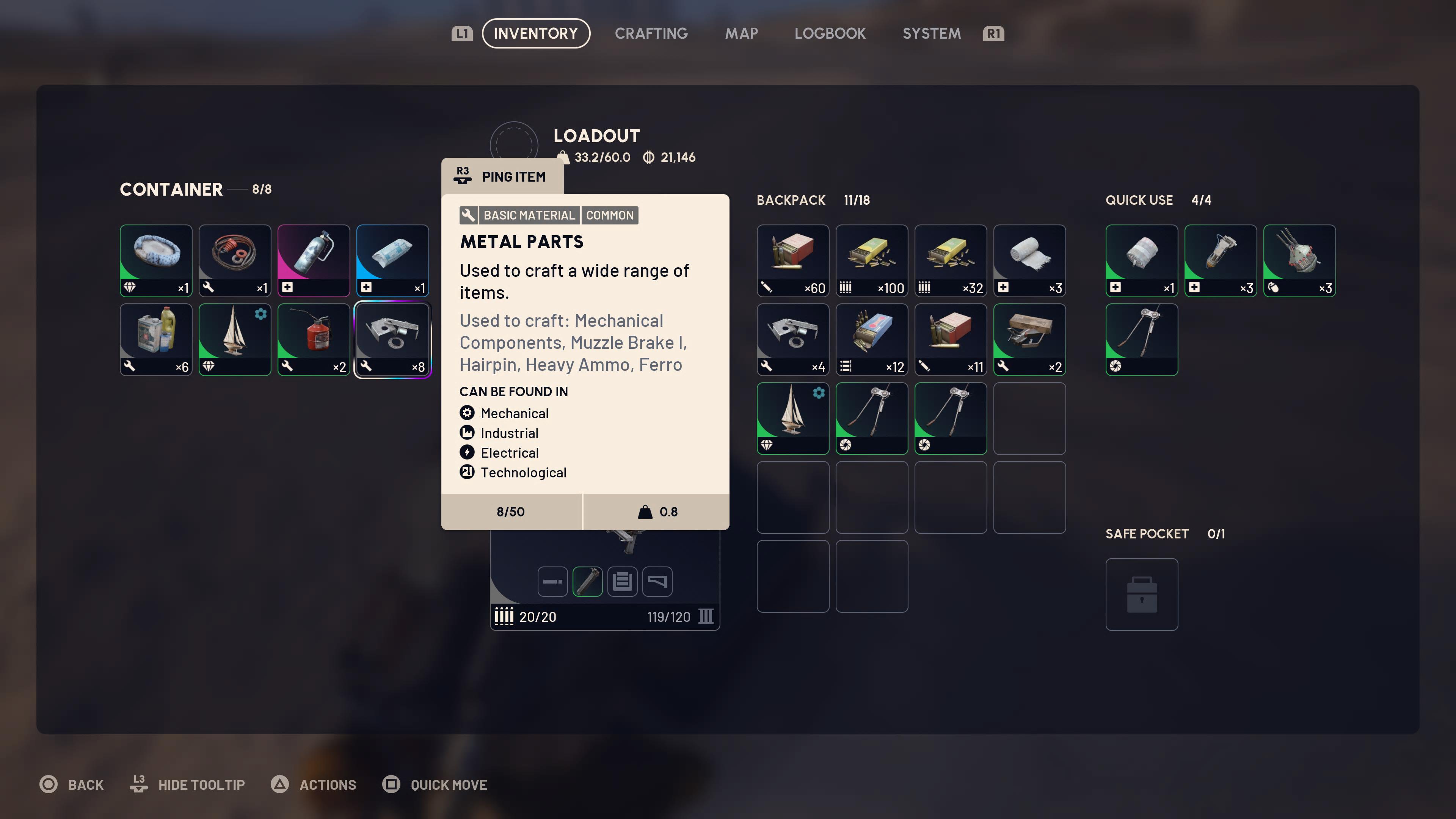Expand the Container header showing 8/8
This screenshot has width=1456, height=819.
click(x=195, y=189)
